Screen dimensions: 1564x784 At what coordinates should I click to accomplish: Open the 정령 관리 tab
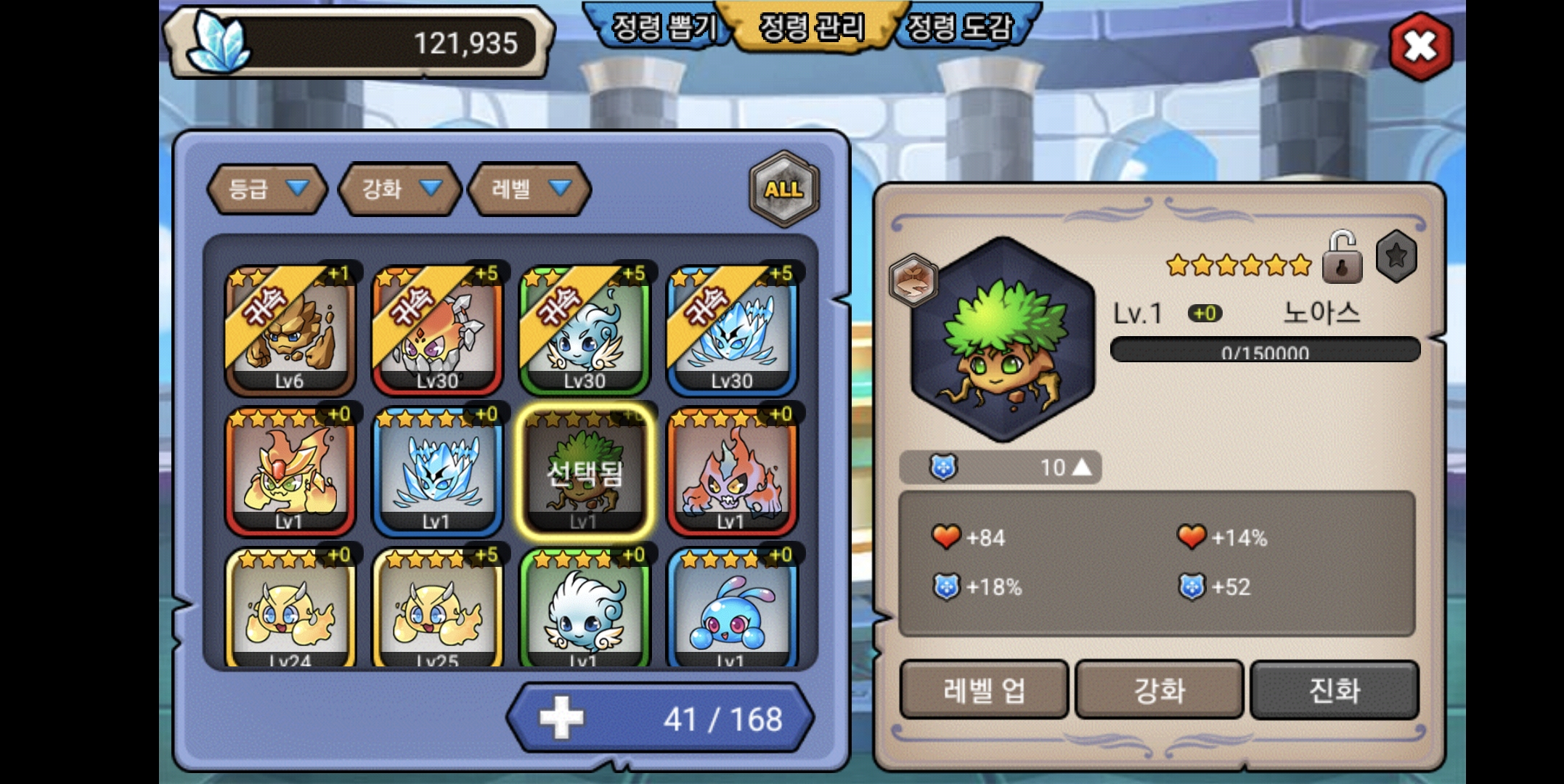click(x=812, y=29)
